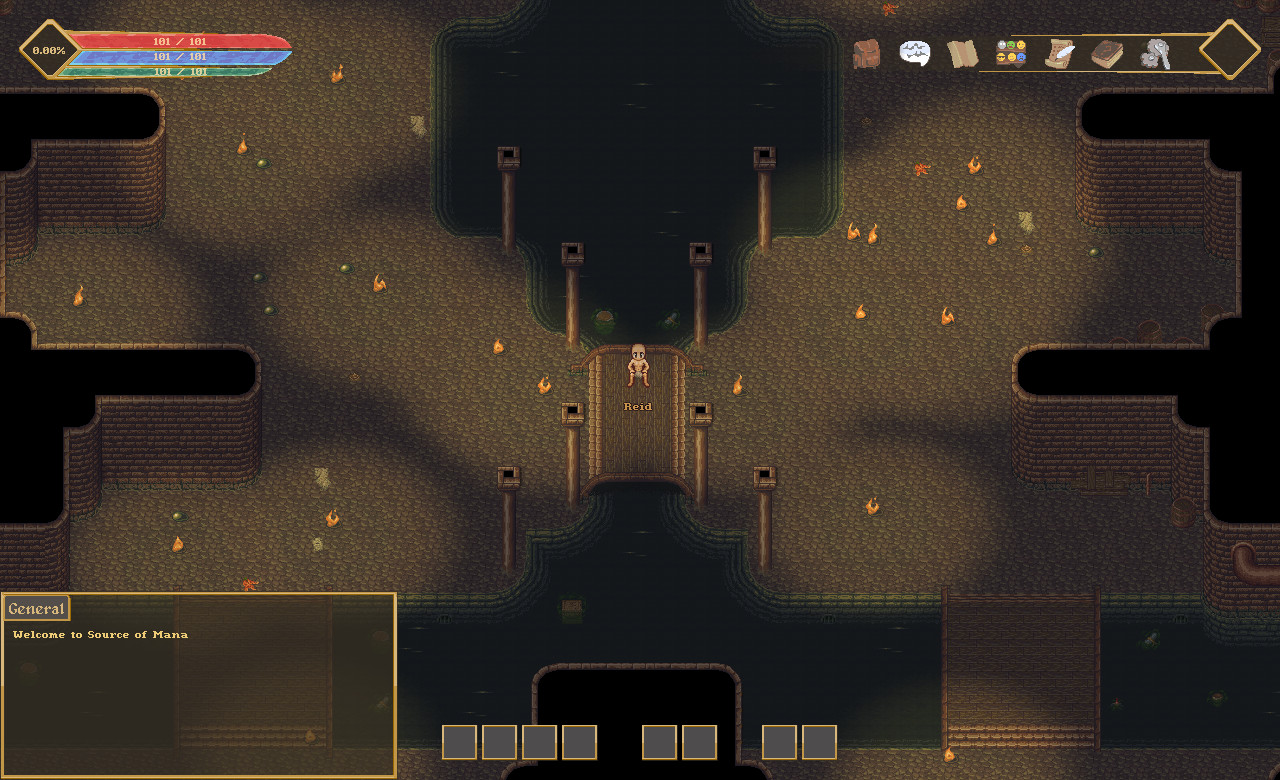Open the folded map icon

coord(962,54)
